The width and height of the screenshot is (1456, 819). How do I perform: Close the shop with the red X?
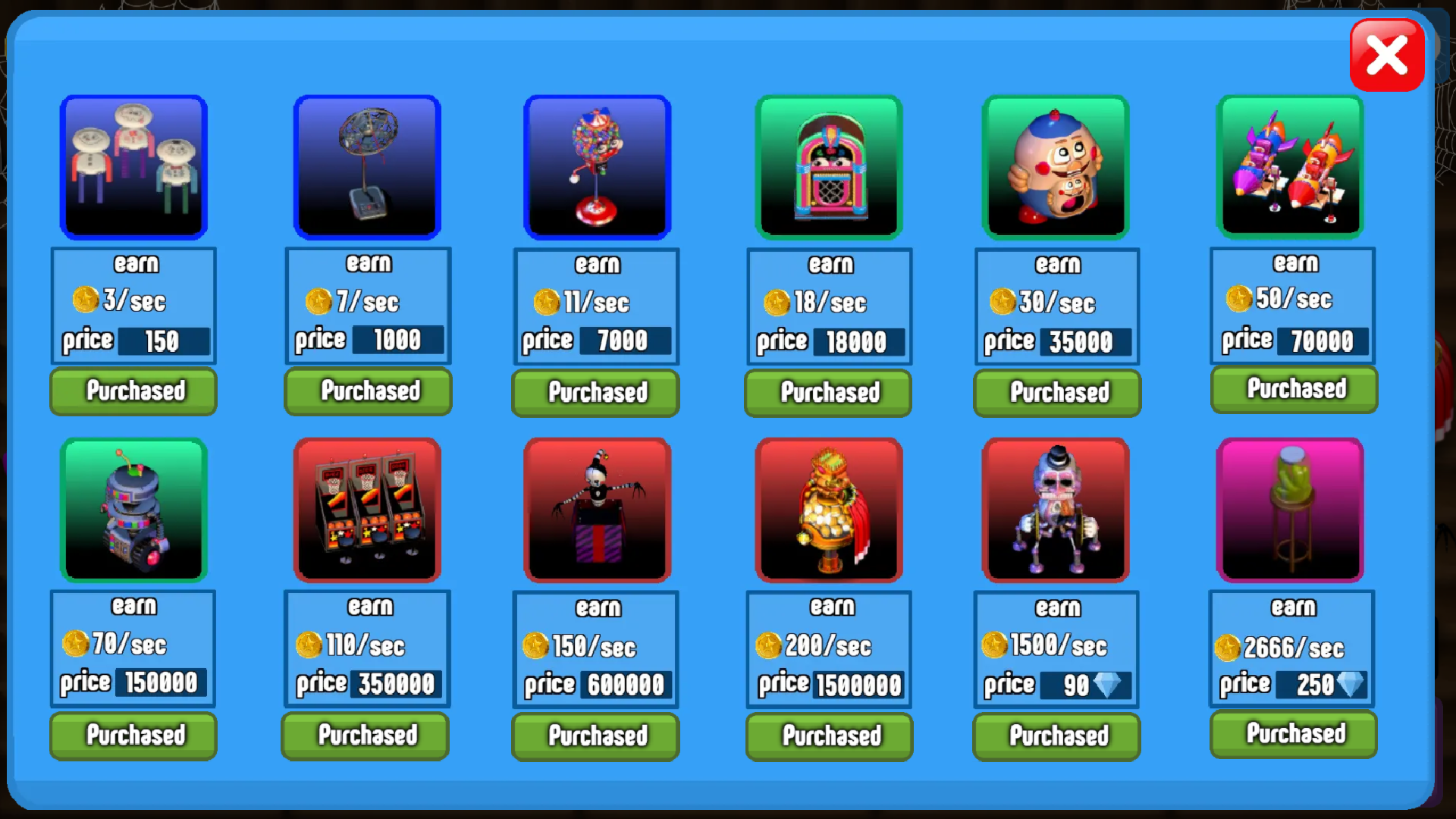1387,54
